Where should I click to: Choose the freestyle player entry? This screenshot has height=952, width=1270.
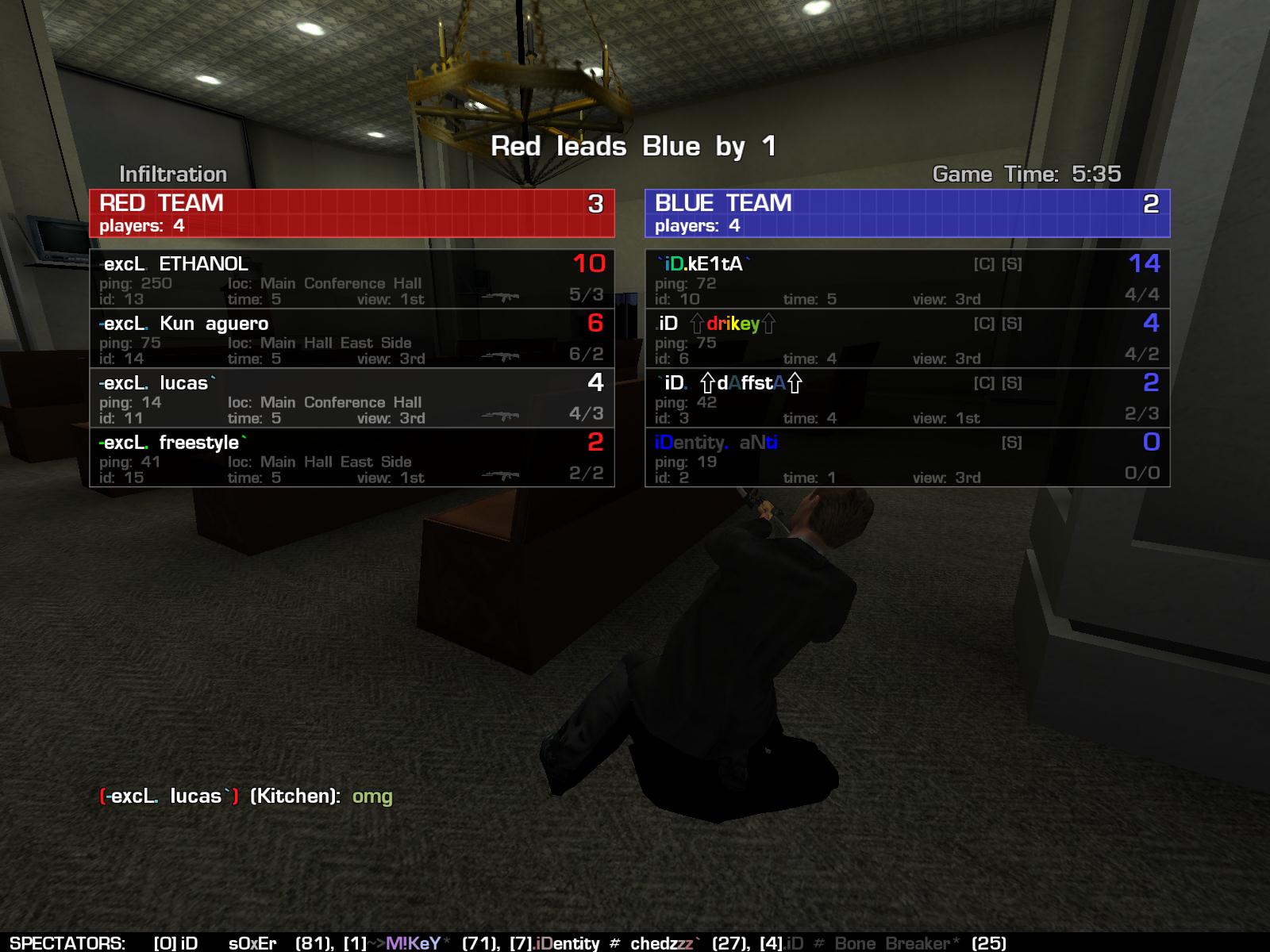pos(352,458)
